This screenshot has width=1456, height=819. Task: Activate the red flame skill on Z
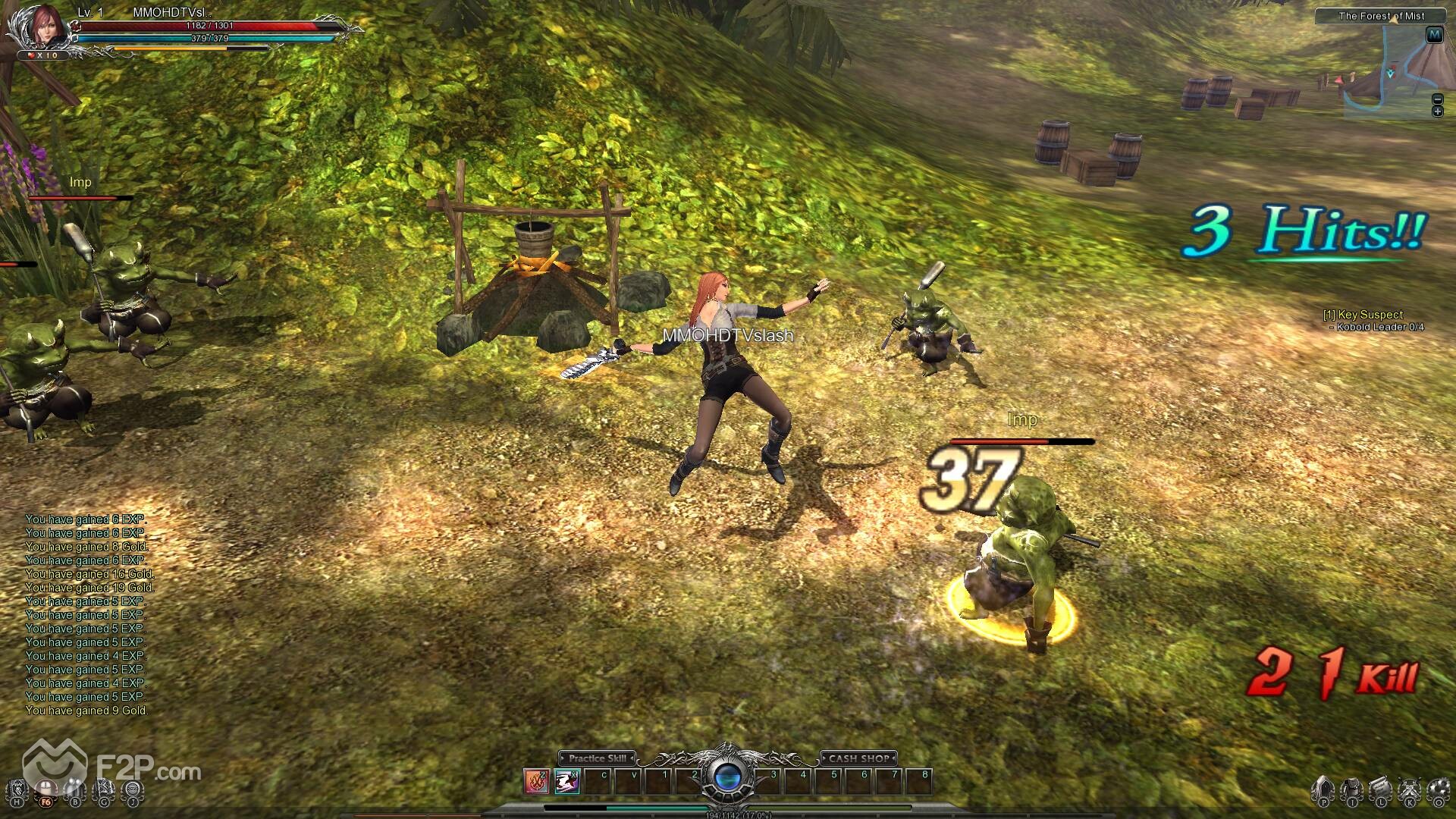[x=536, y=781]
